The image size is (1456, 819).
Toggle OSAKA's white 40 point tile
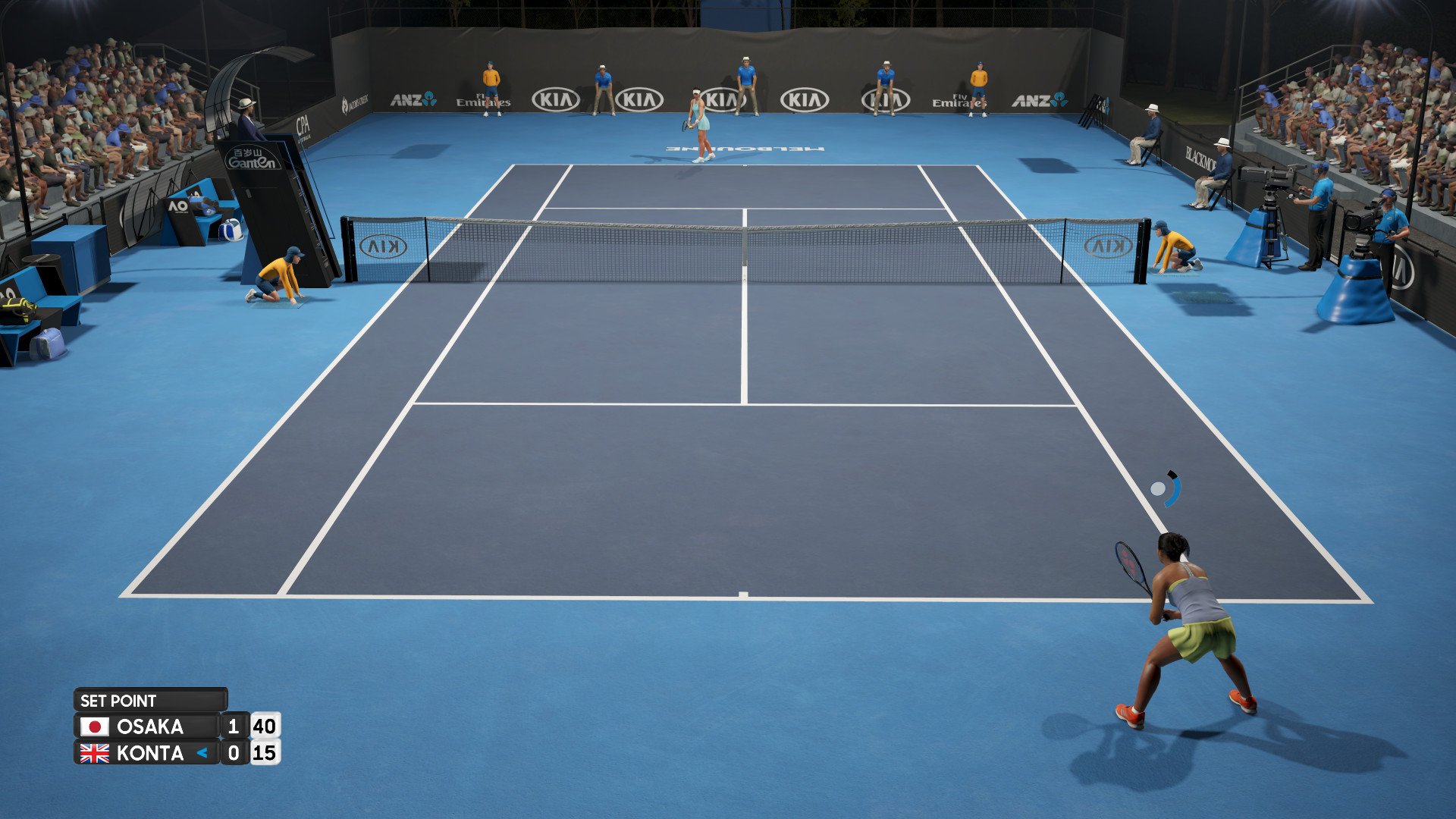tap(265, 726)
